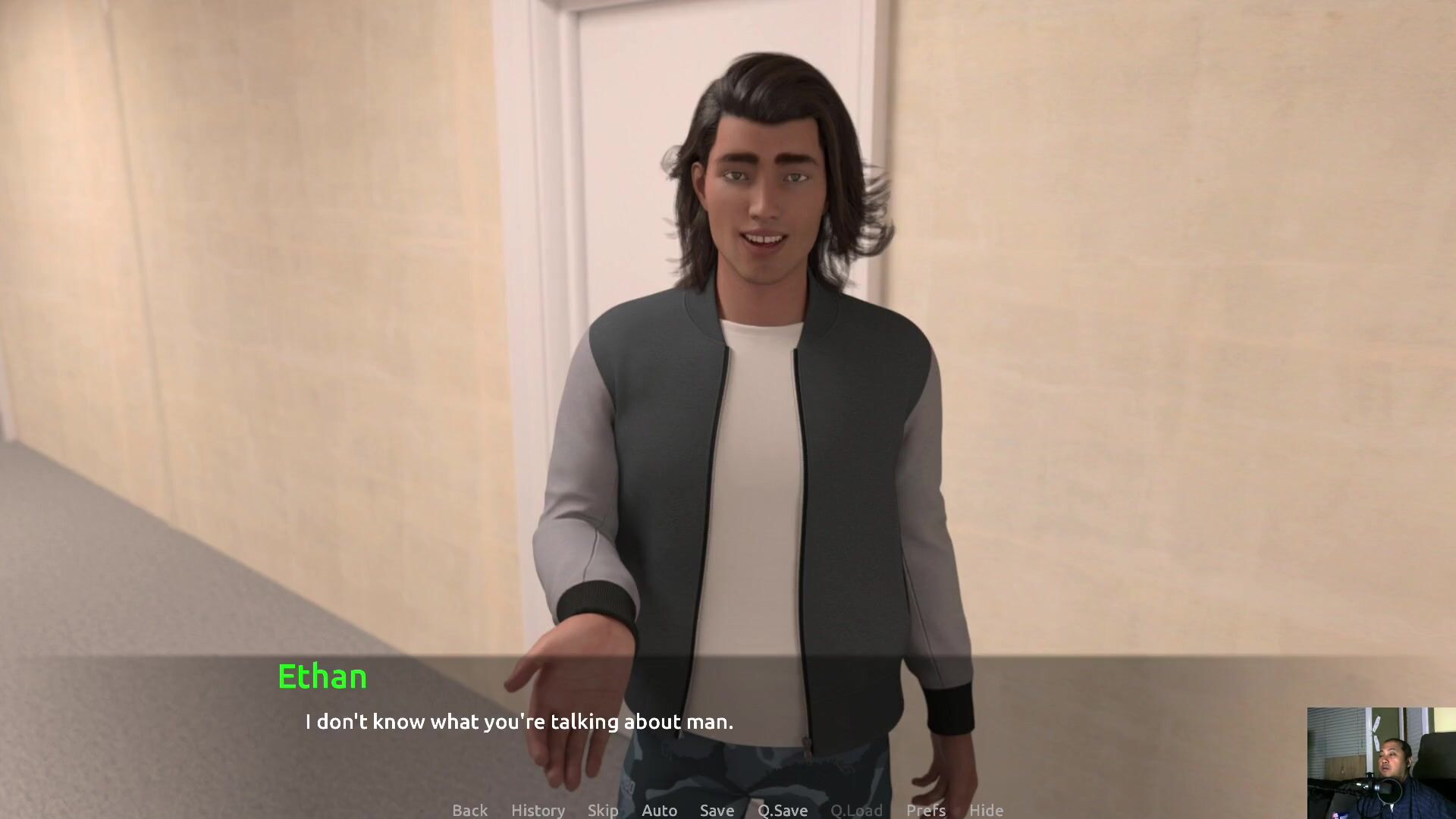Hide the dialogue interface
1456x819 pixels.
tap(986, 810)
